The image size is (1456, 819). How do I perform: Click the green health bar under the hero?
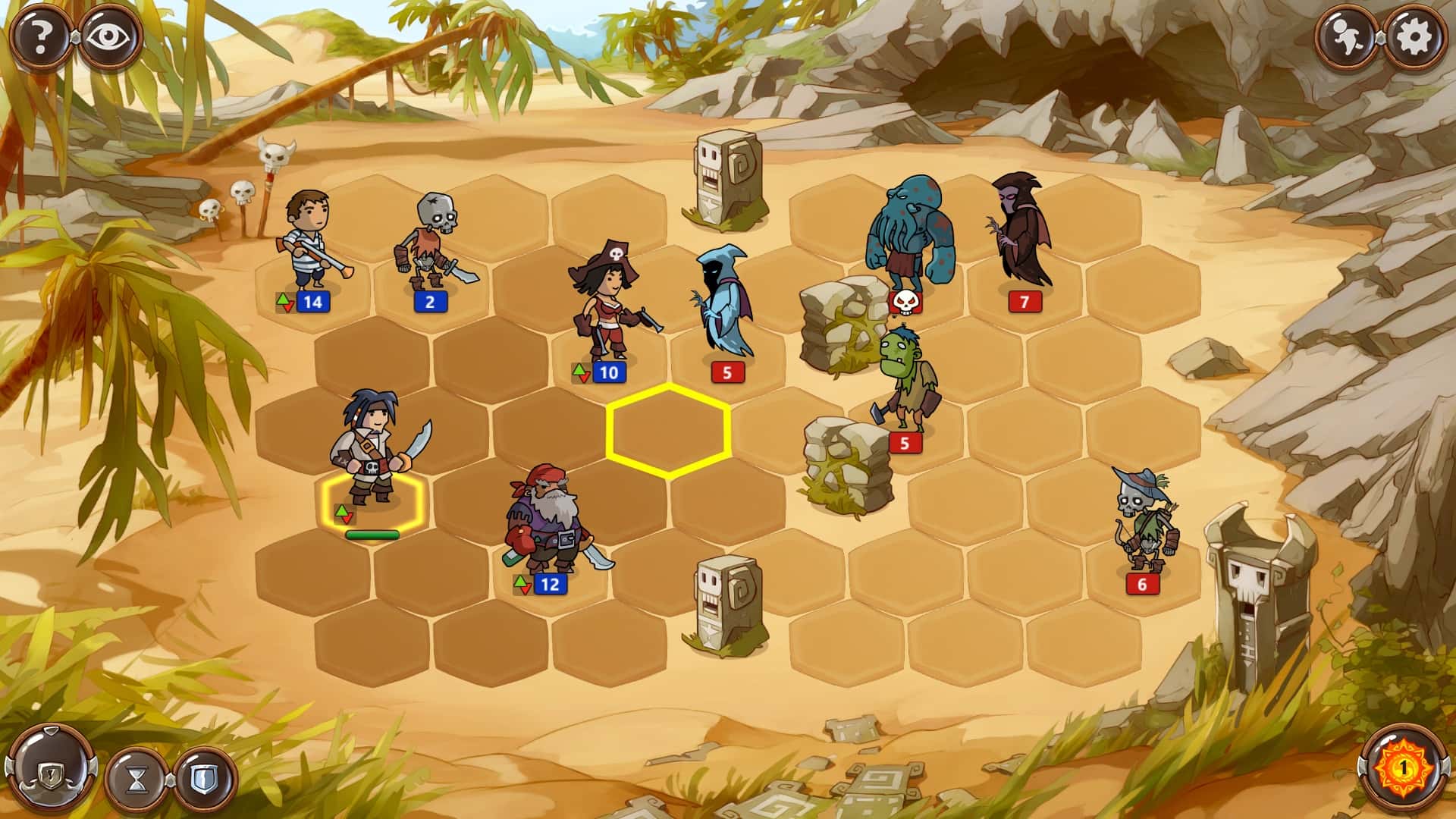(373, 533)
